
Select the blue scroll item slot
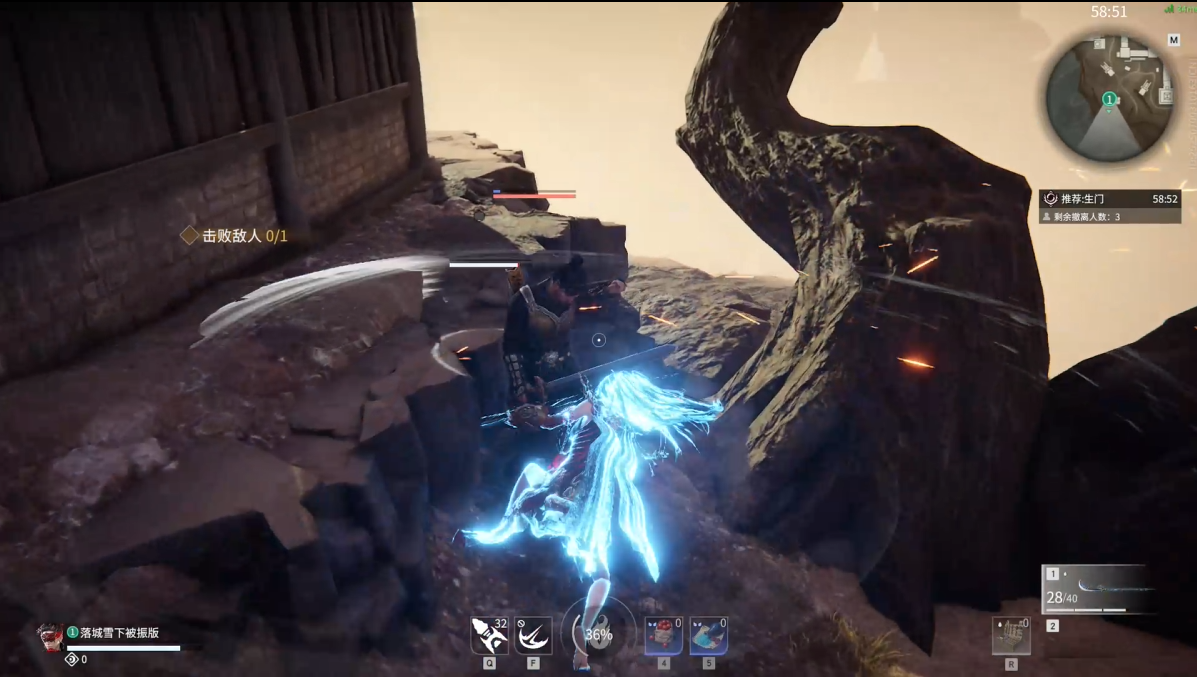point(708,636)
